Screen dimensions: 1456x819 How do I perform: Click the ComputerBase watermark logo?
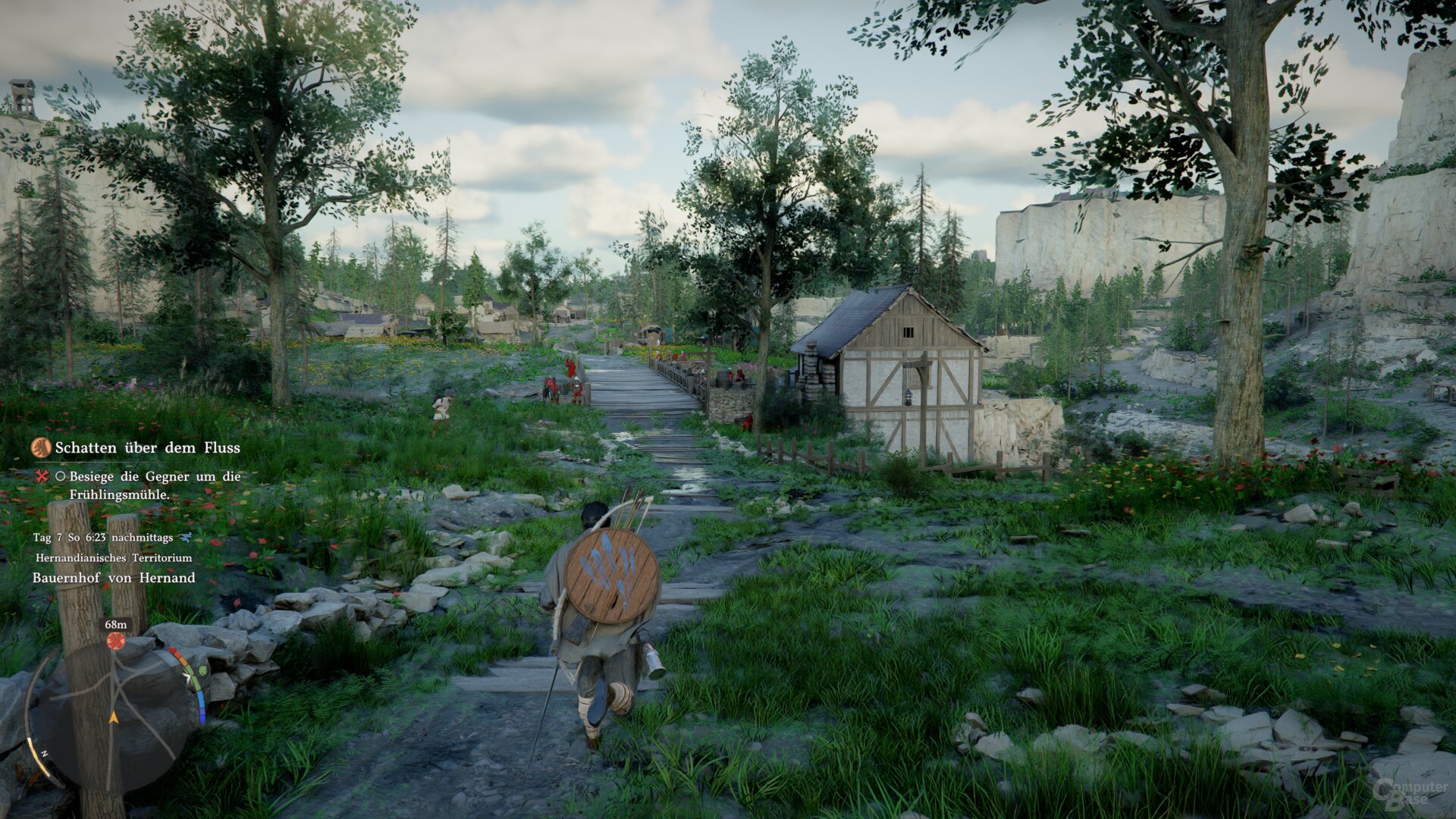1410,792
